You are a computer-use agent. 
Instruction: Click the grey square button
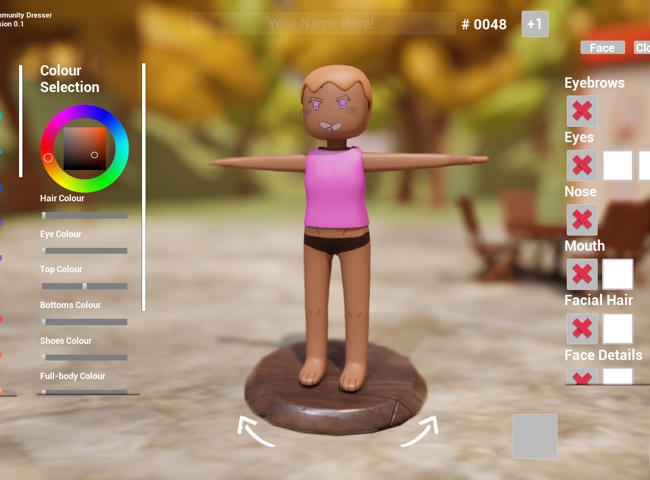535,436
